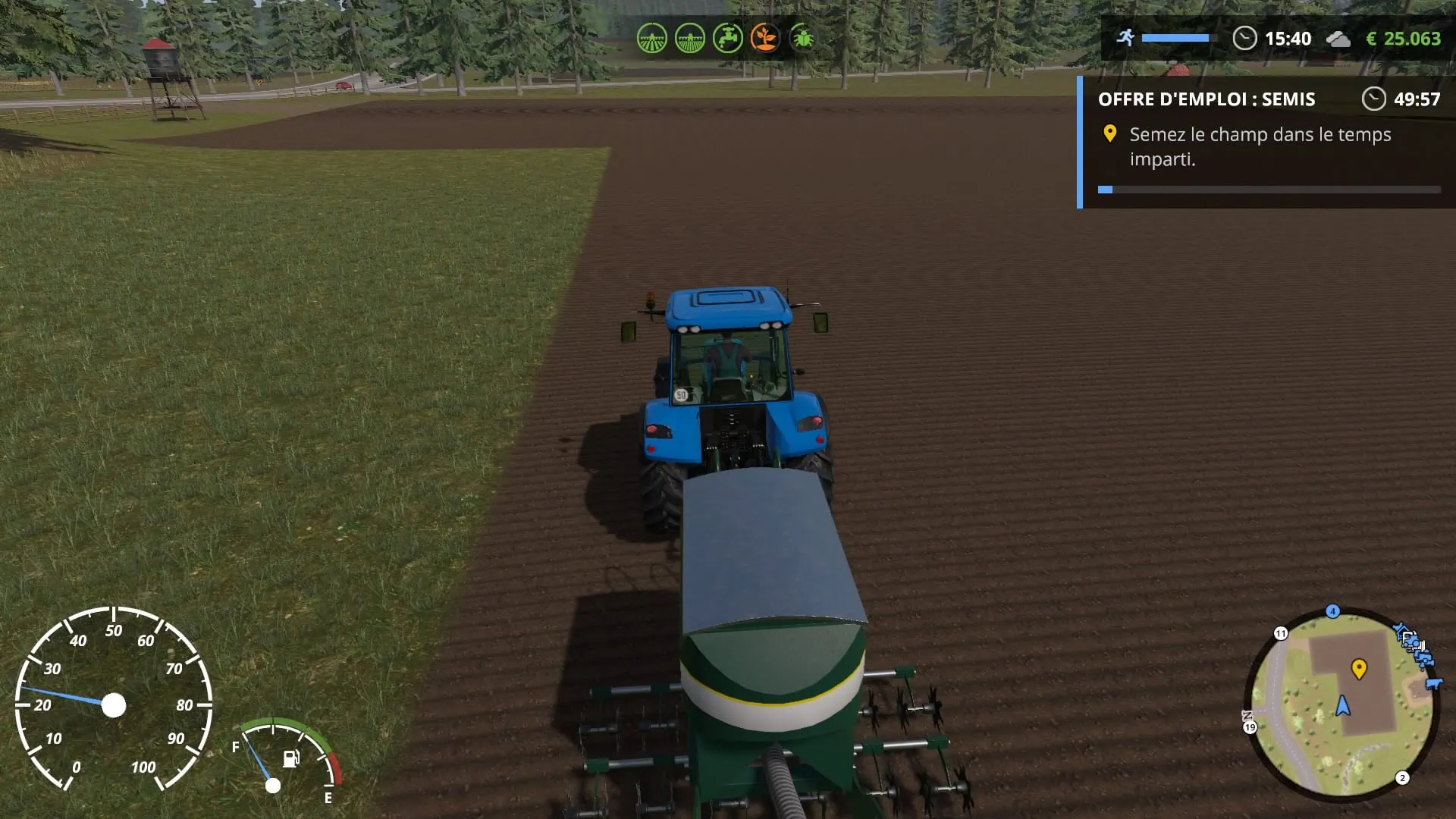The image size is (1456, 819).
Task: Click the green beetle pest icon
Action: tap(802, 38)
